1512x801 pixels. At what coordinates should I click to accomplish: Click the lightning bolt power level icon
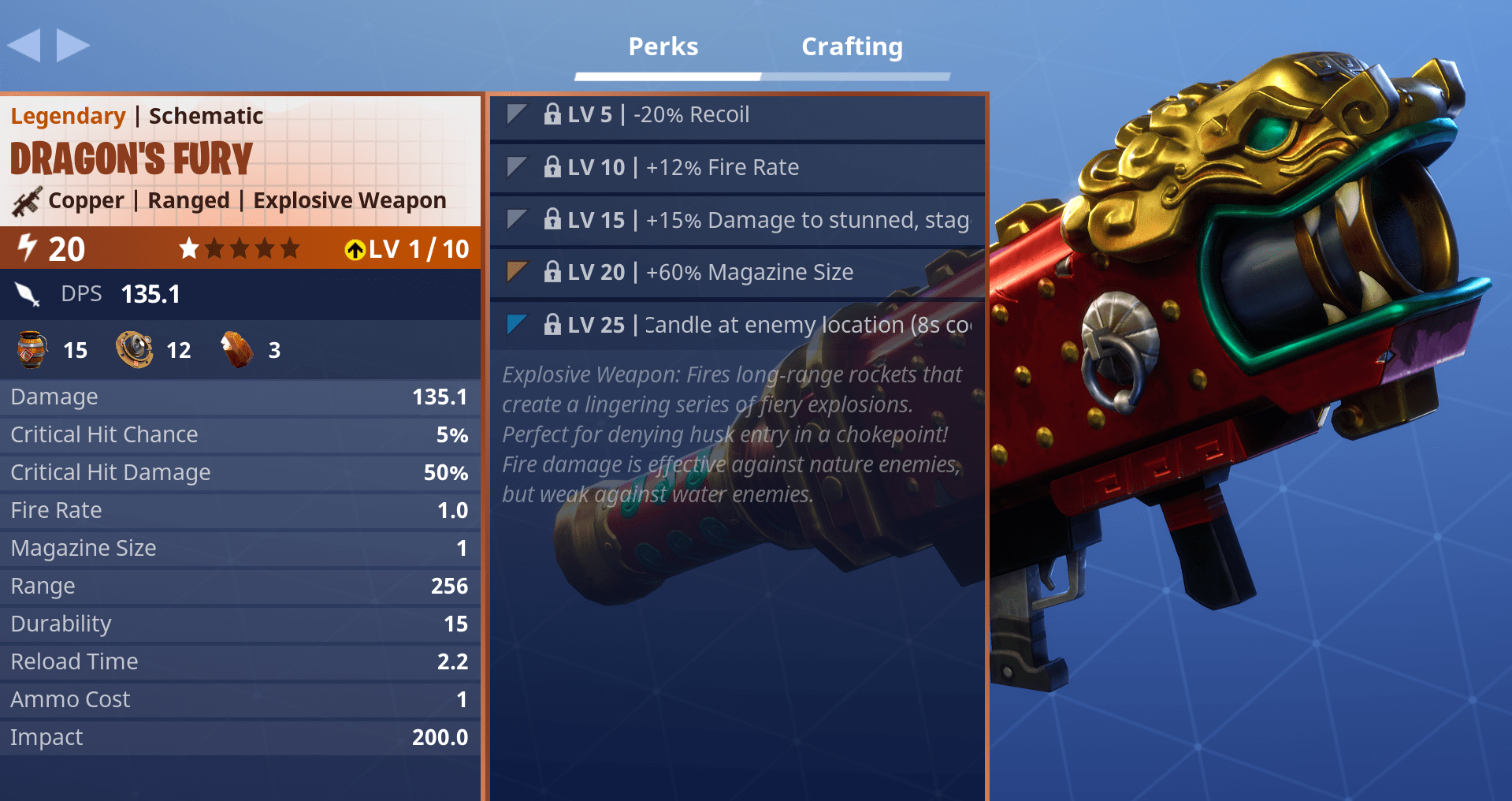[x=26, y=248]
